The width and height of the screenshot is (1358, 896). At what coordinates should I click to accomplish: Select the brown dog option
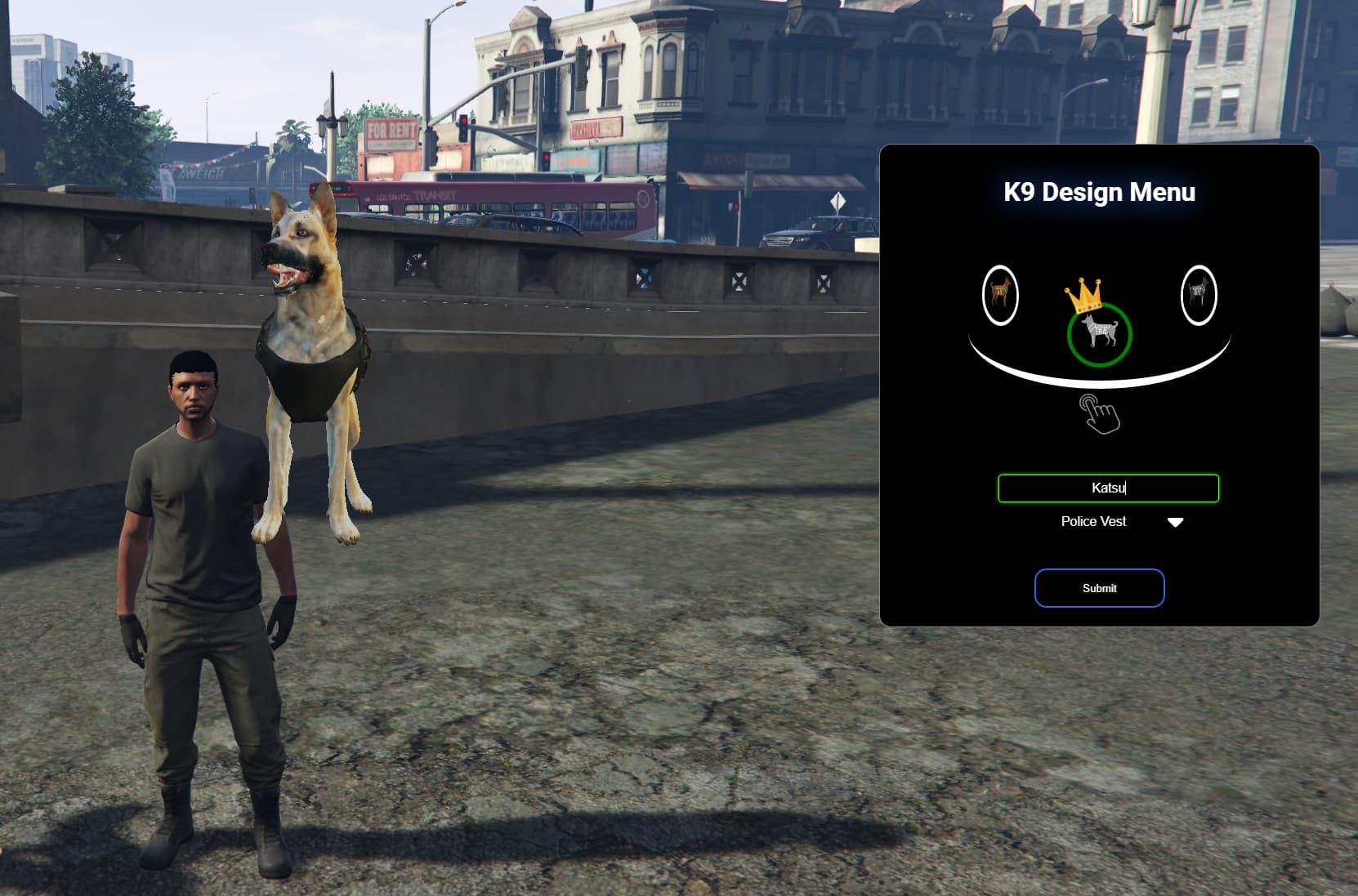(x=1000, y=295)
